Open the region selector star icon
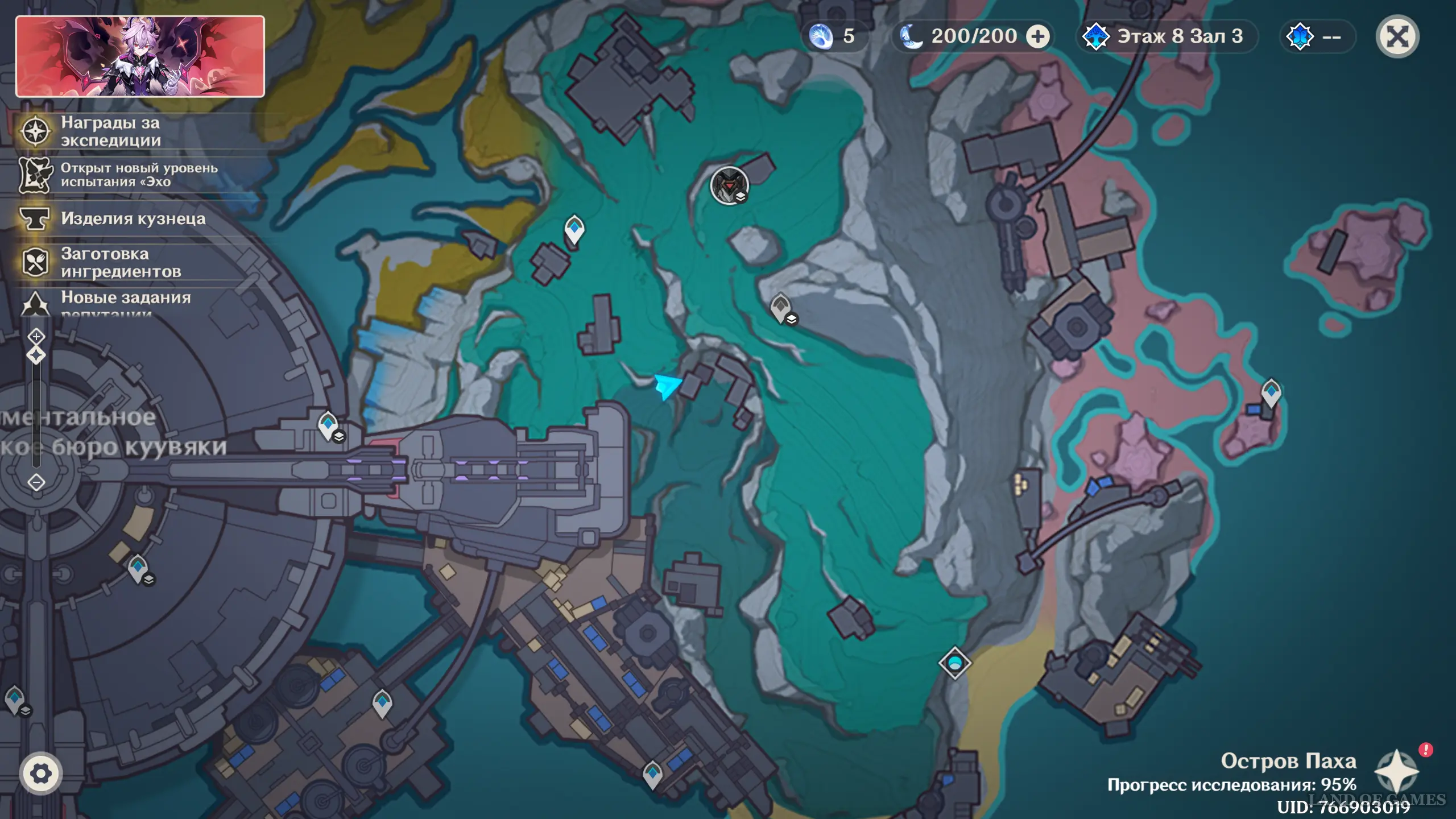 1396,771
